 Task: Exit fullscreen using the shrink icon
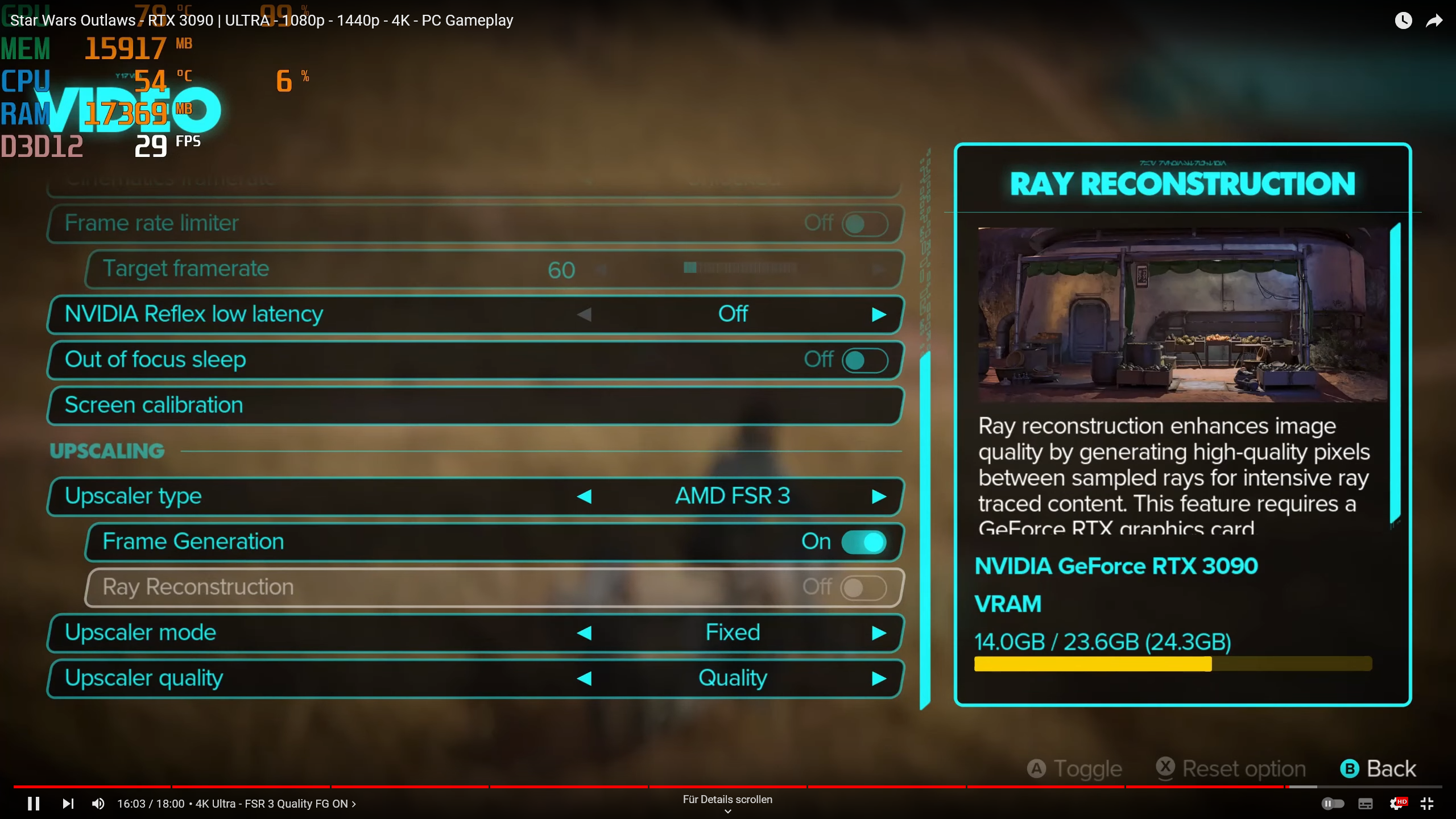click(1428, 803)
